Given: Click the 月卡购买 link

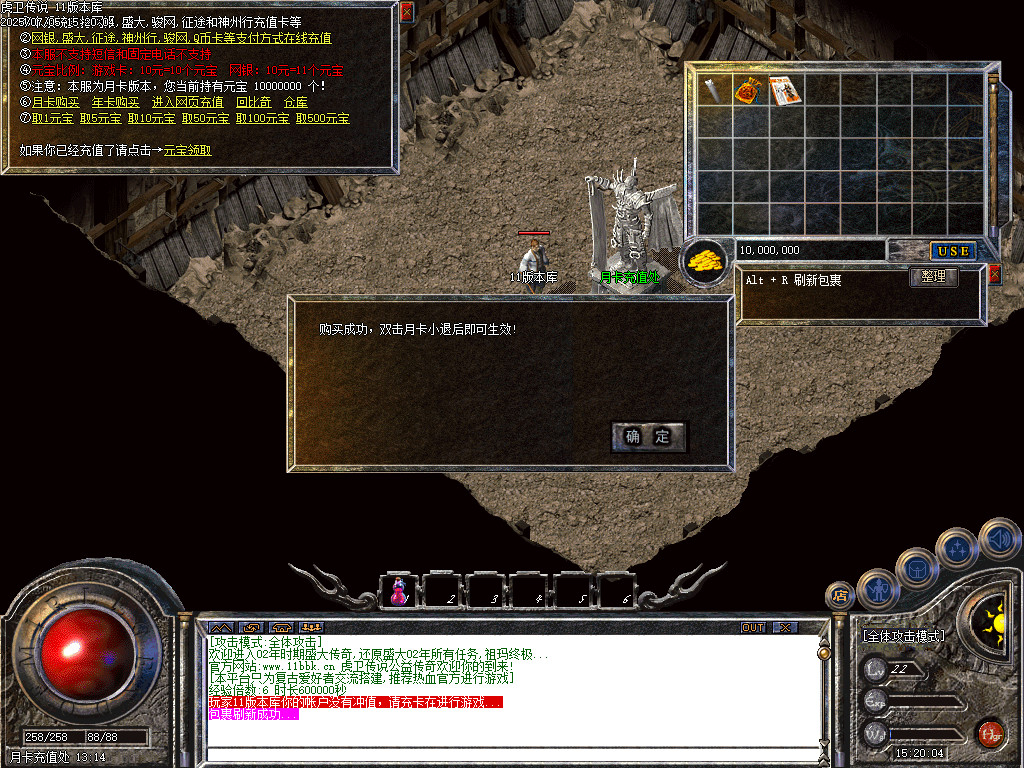Looking at the screenshot, I should click(55, 102).
